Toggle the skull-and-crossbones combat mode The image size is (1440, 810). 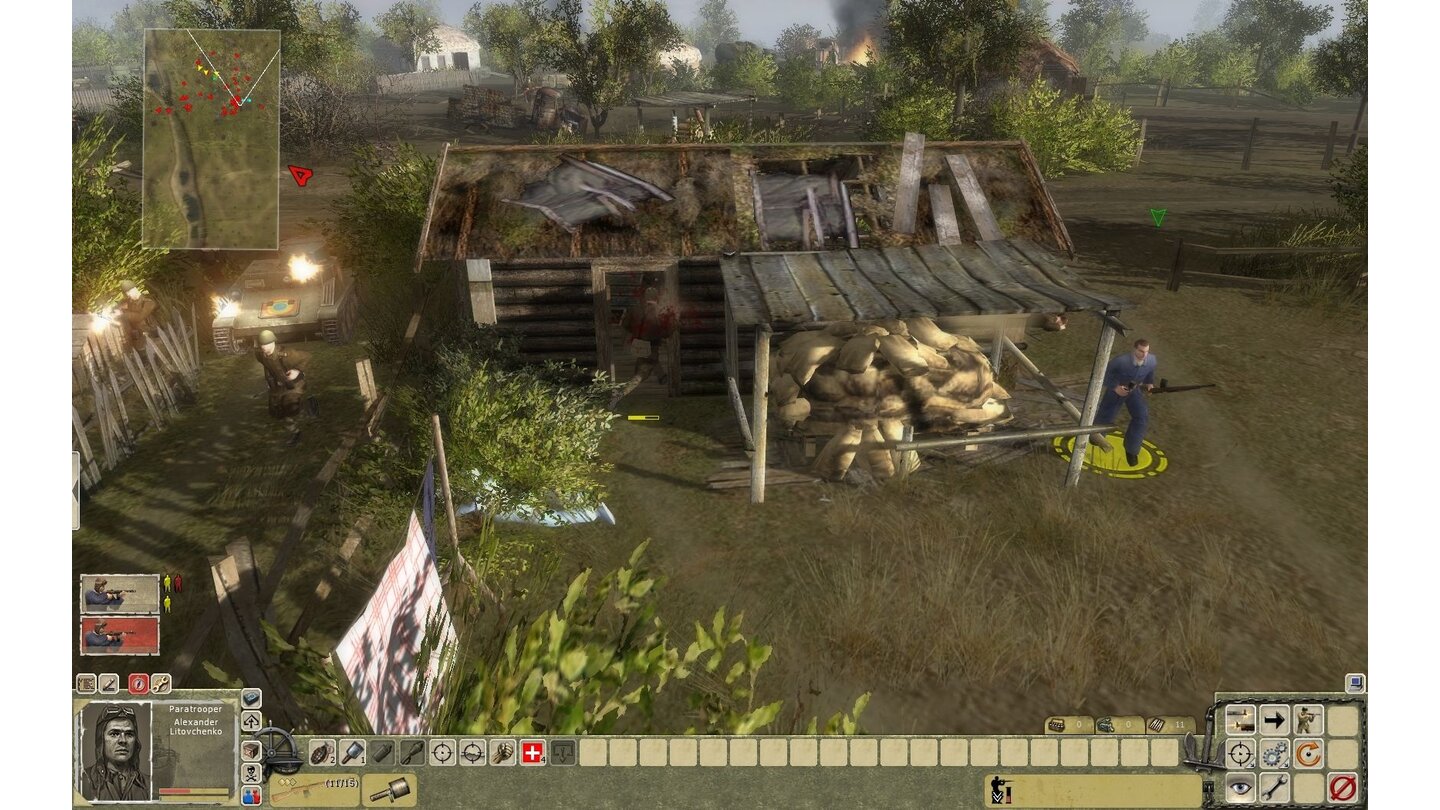tap(250, 771)
